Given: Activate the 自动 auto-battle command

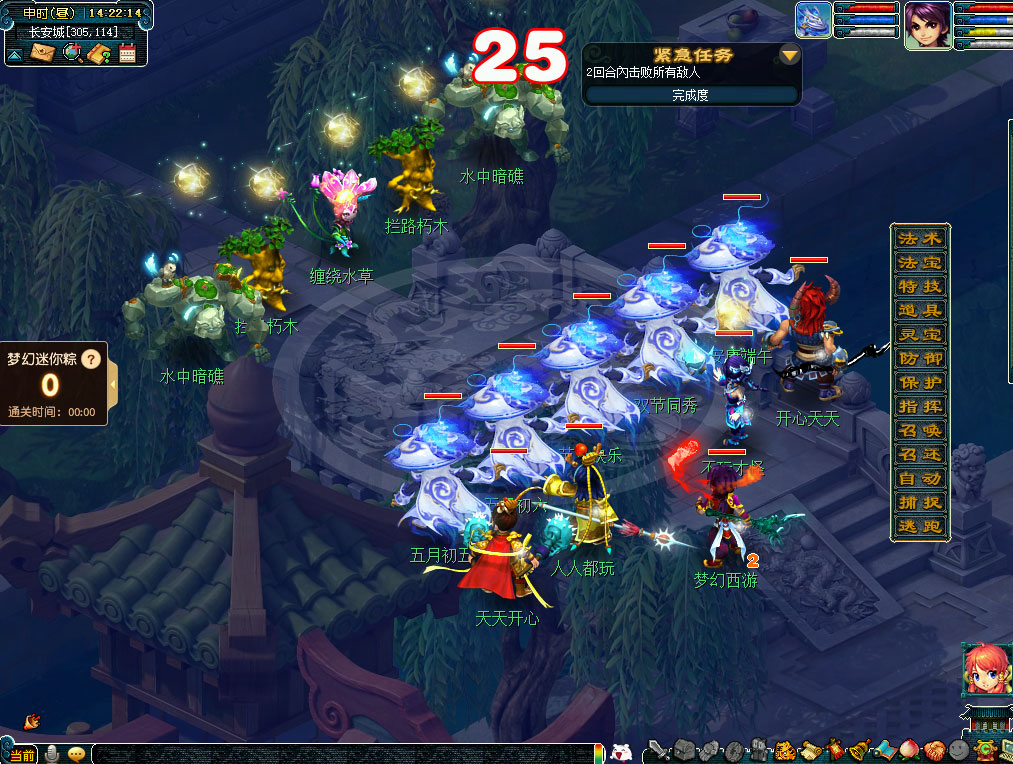Looking at the screenshot, I should point(920,479).
